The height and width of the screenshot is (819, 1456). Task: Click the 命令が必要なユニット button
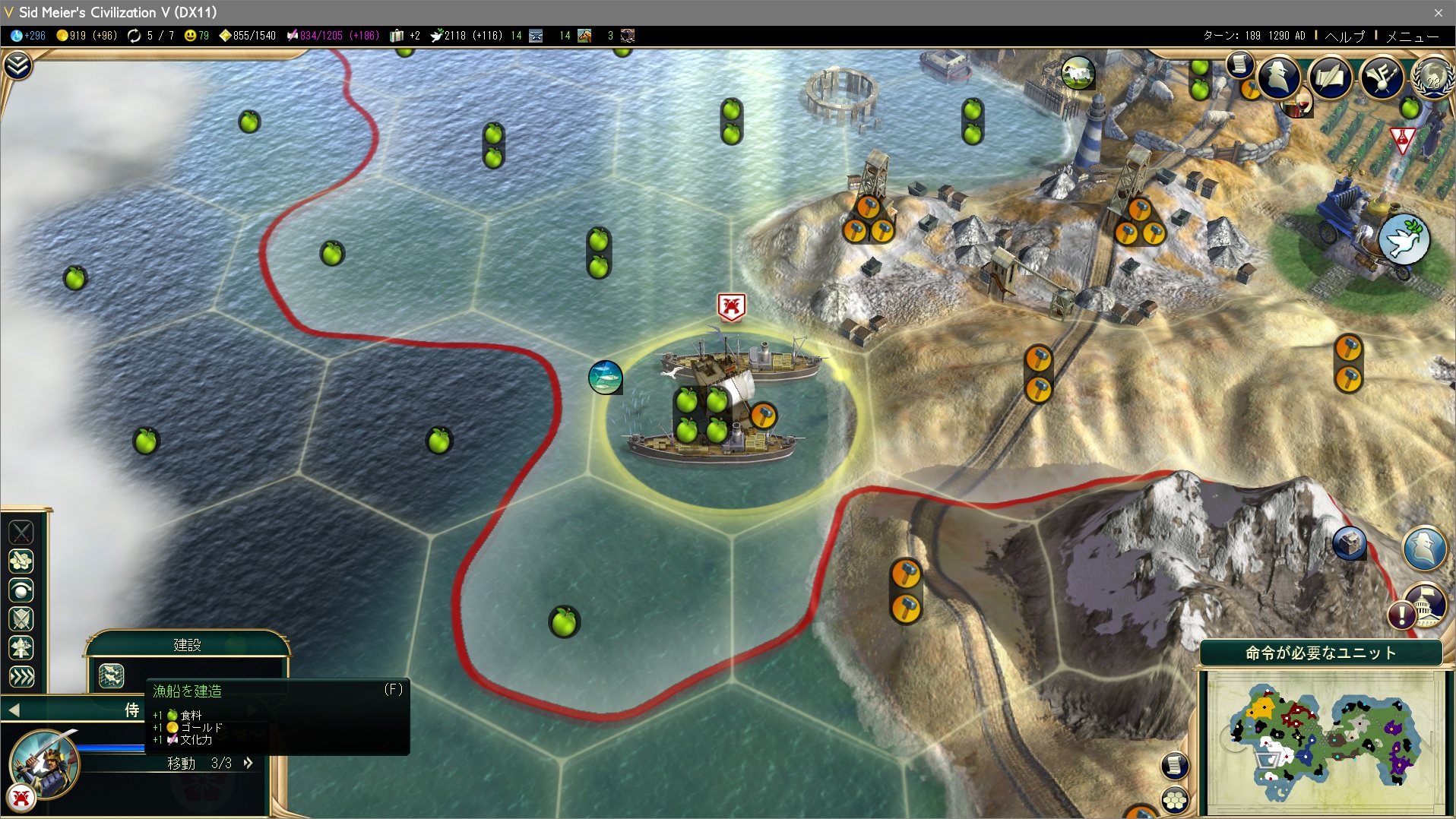[x=1321, y=653]
